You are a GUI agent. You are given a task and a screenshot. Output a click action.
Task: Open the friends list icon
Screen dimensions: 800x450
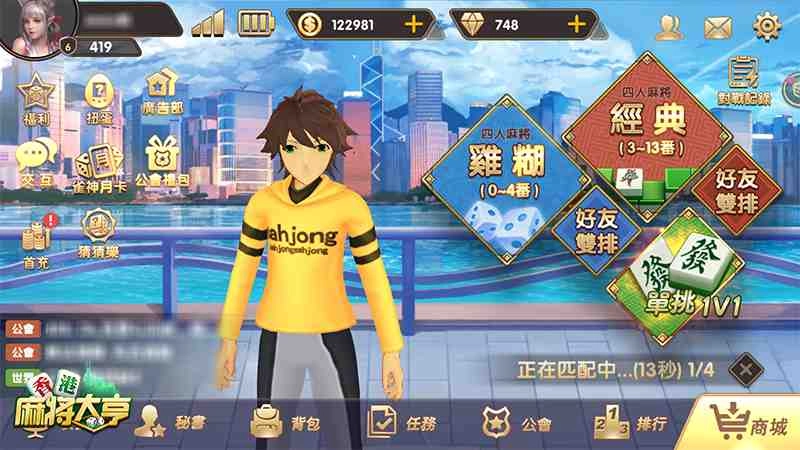669,26
